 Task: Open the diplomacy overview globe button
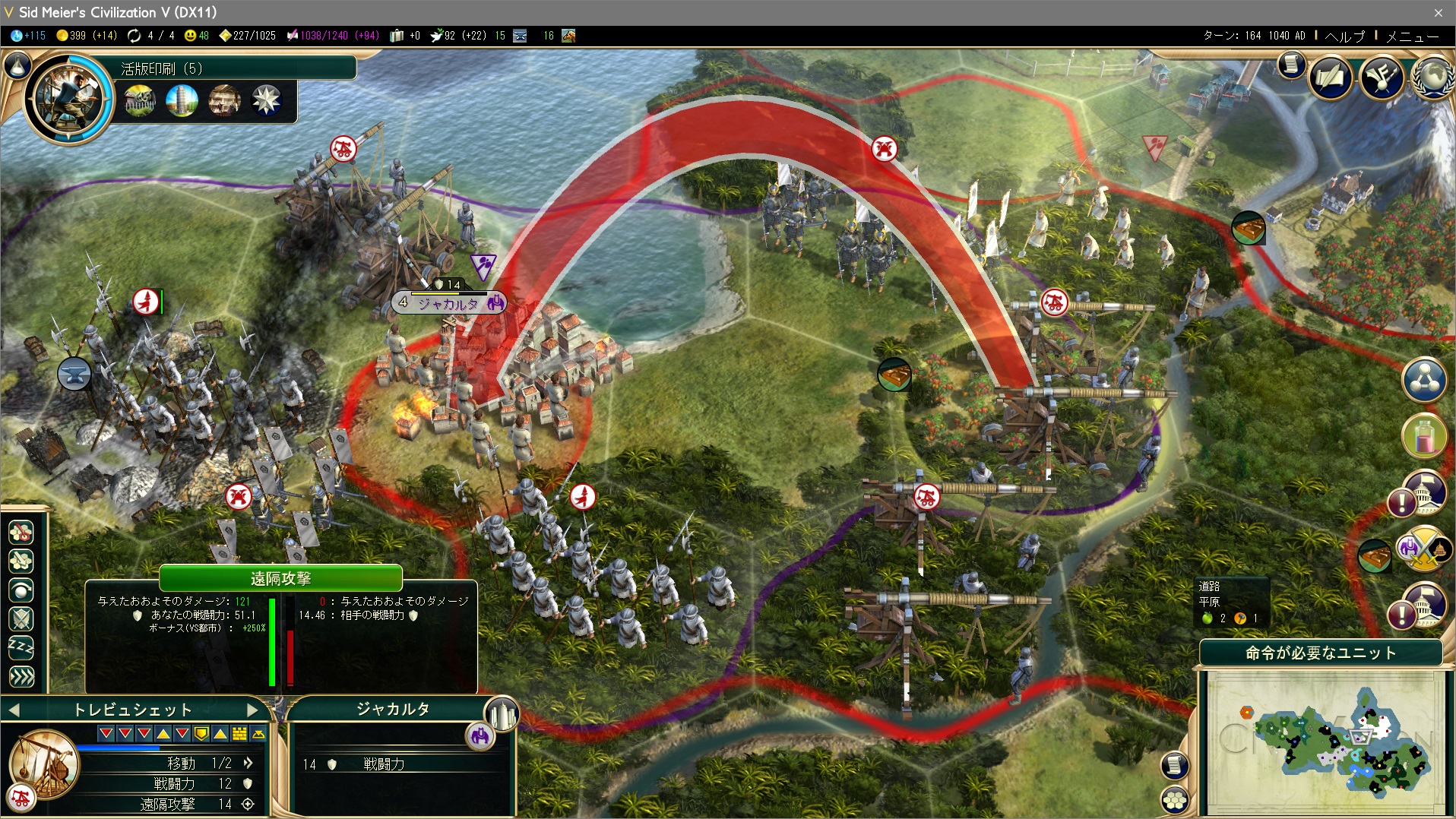(x=1433, y=77)
